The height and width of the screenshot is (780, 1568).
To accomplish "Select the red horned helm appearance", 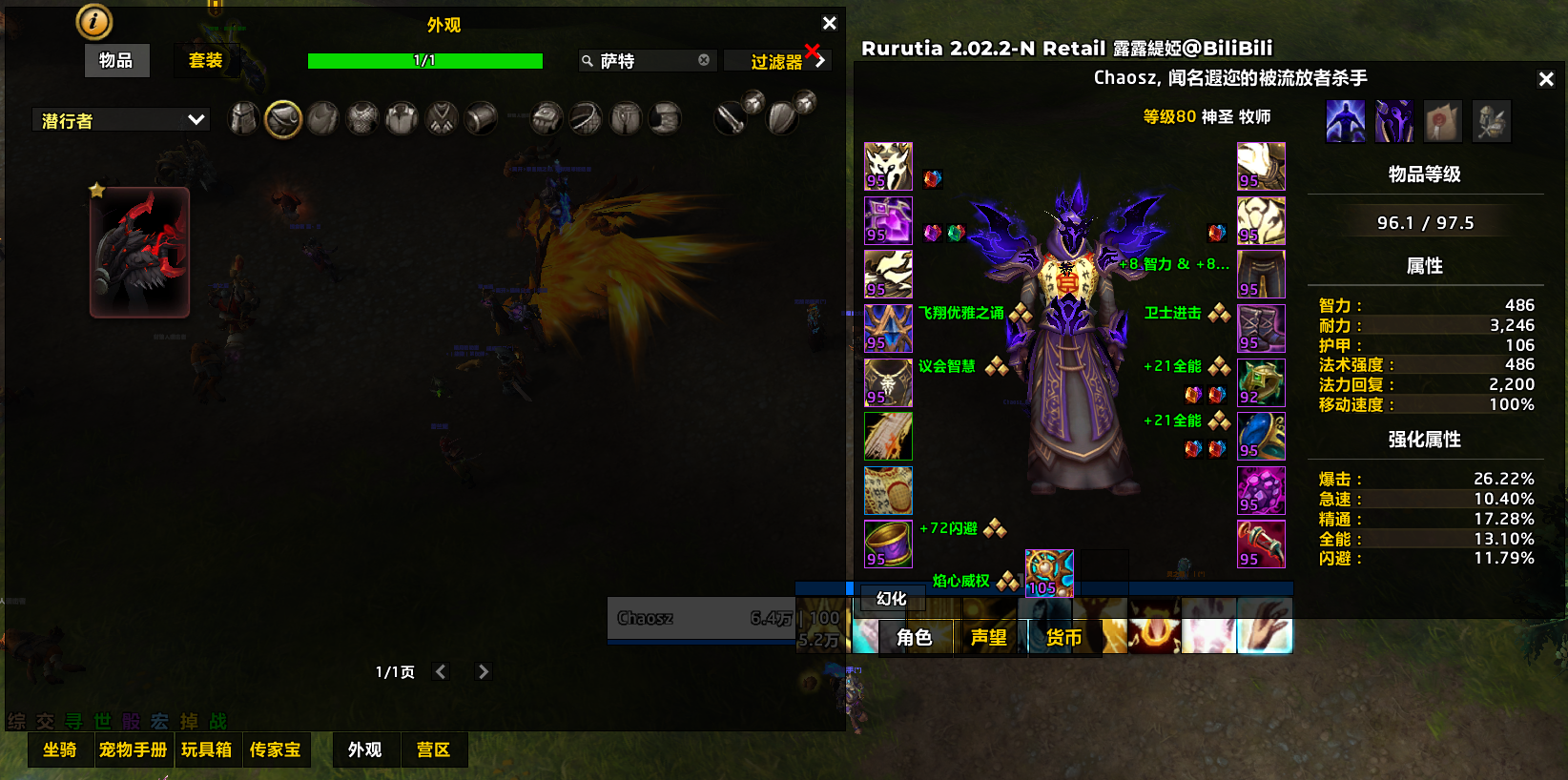I will pos(140,253).
